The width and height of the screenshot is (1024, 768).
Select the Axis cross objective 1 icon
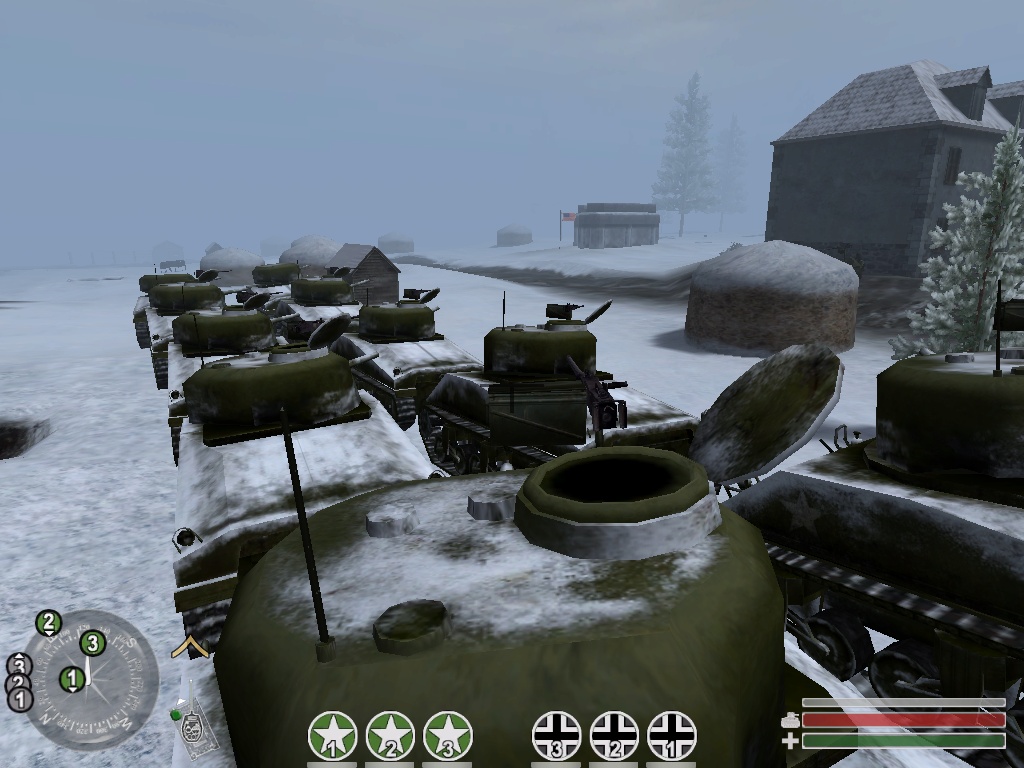click(672, 736)
